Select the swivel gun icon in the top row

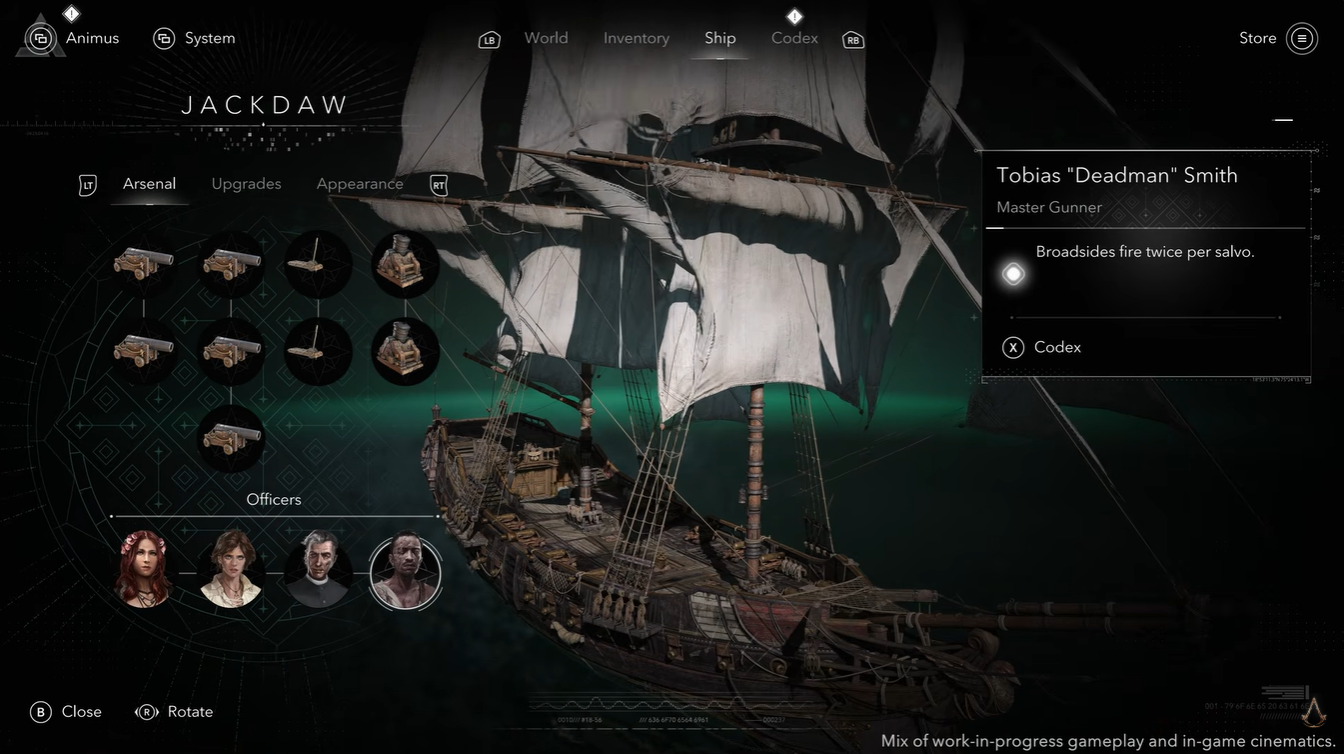318,263
